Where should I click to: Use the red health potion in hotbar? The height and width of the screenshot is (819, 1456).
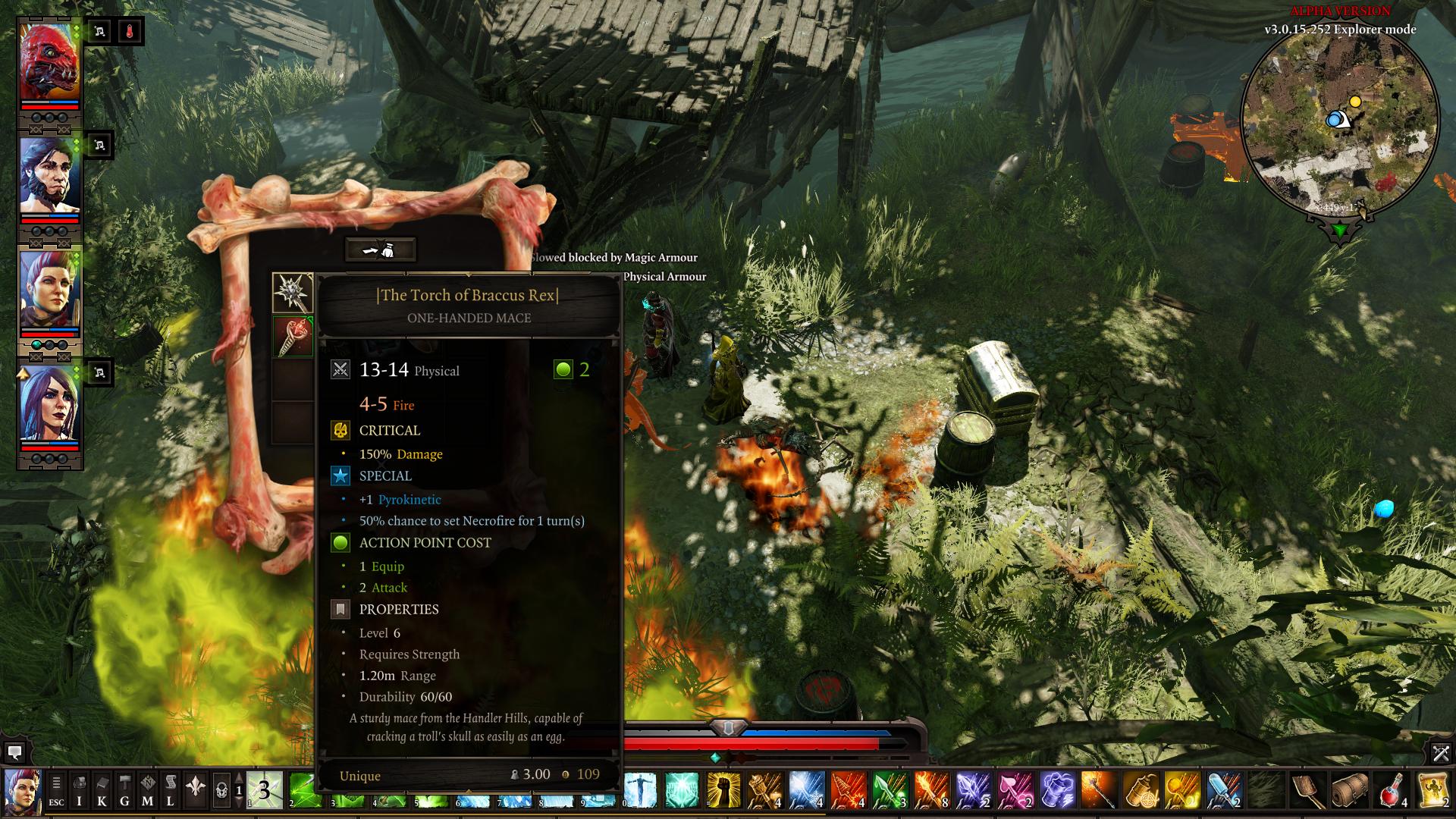click(1392, 790)
